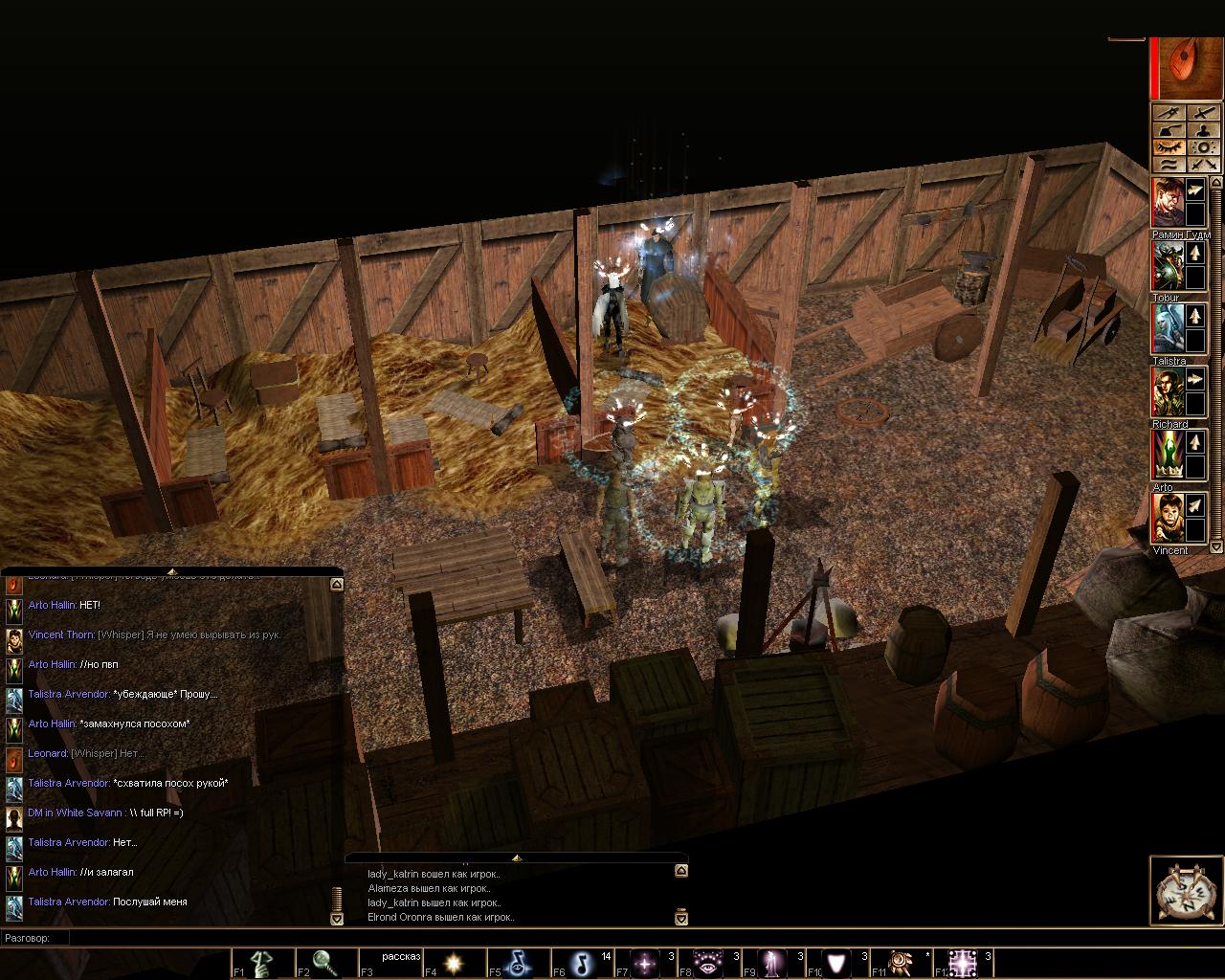Select Talistra's party portrait
The width and height of the screenshot is (1225, 980).
[x=1168, y=329]
